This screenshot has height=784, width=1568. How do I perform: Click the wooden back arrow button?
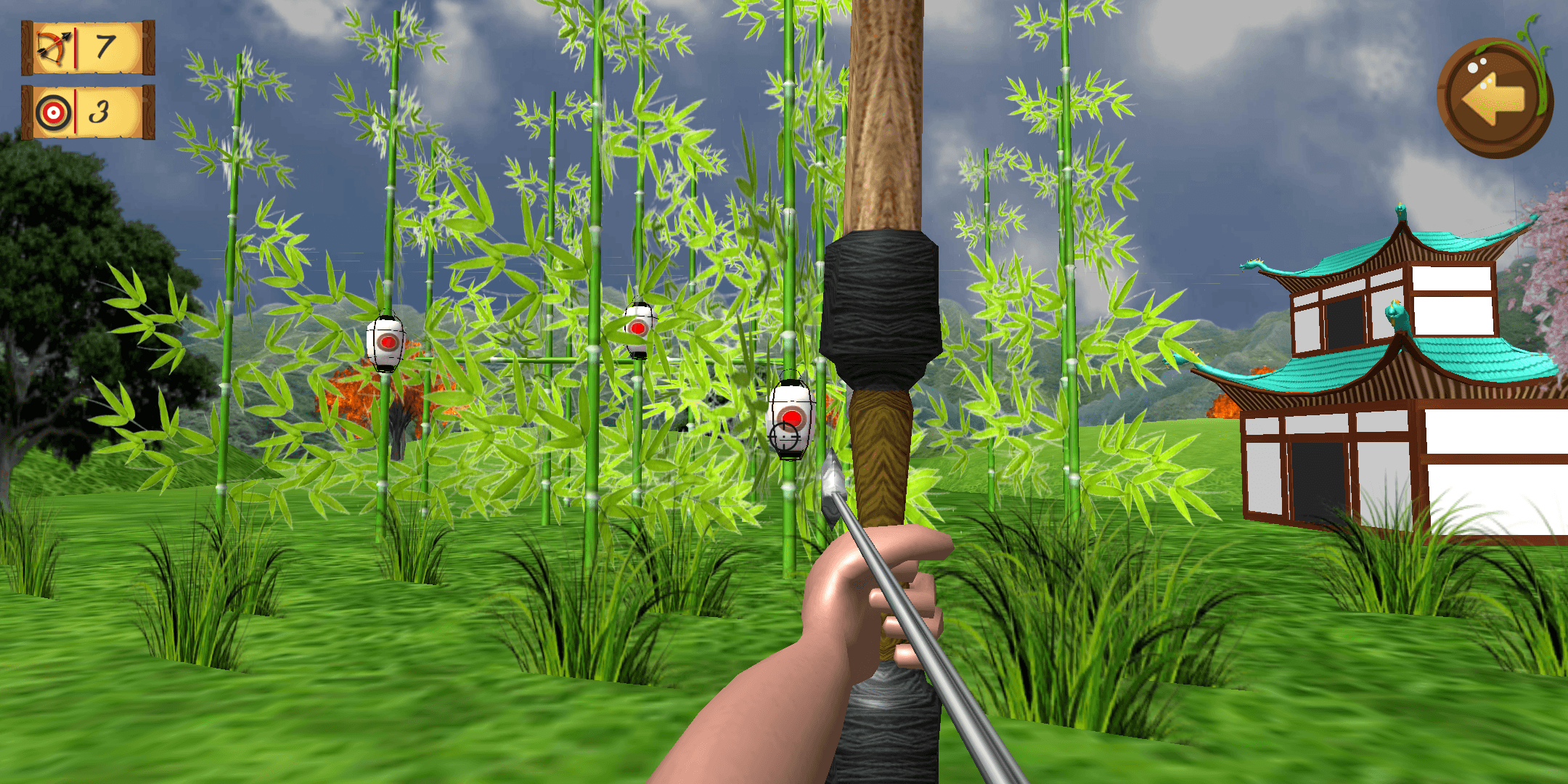[1497, 96]
